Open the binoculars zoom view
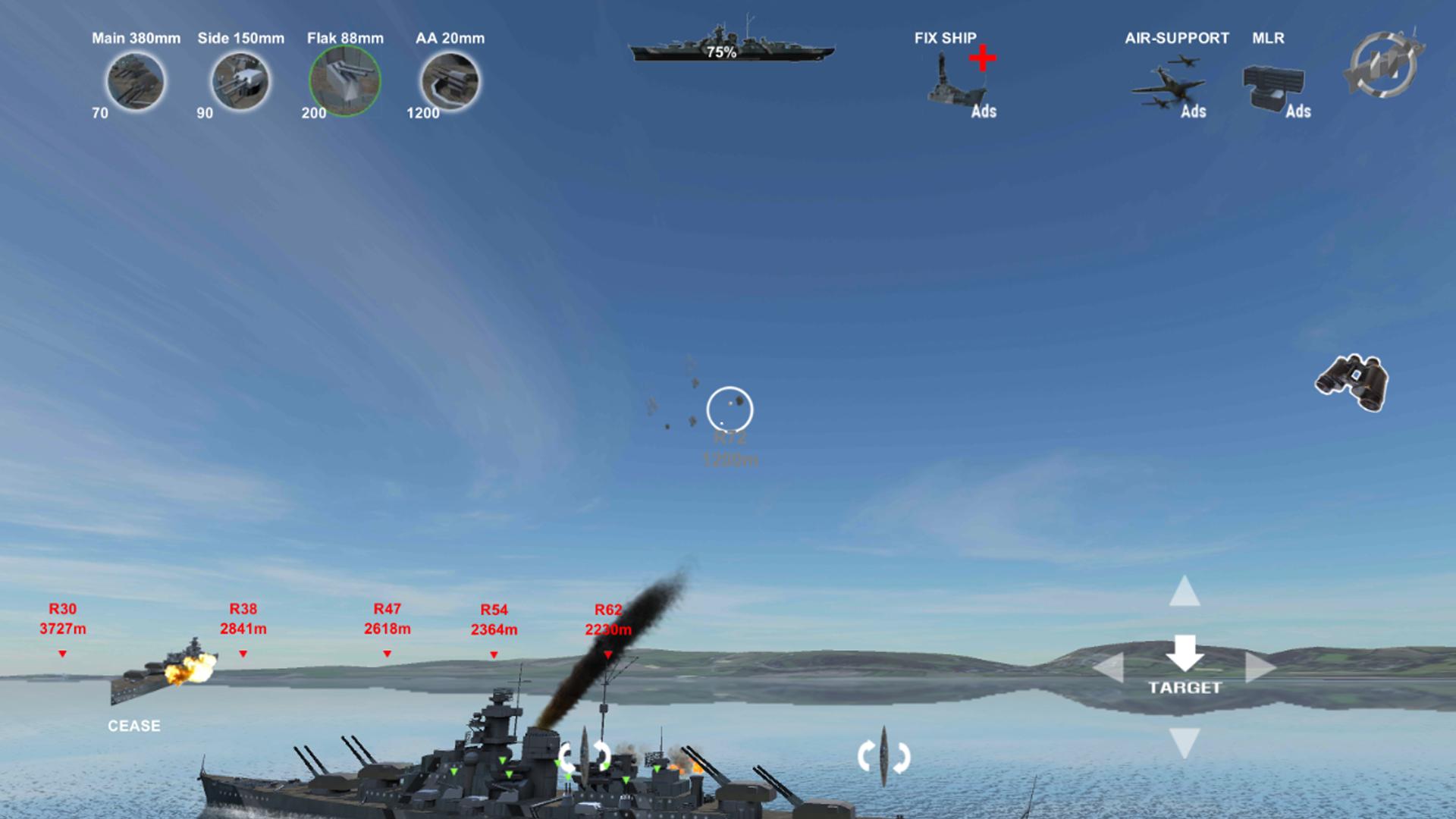The height and width of the screenshot is (819, 1456). tap(1352, 383)
